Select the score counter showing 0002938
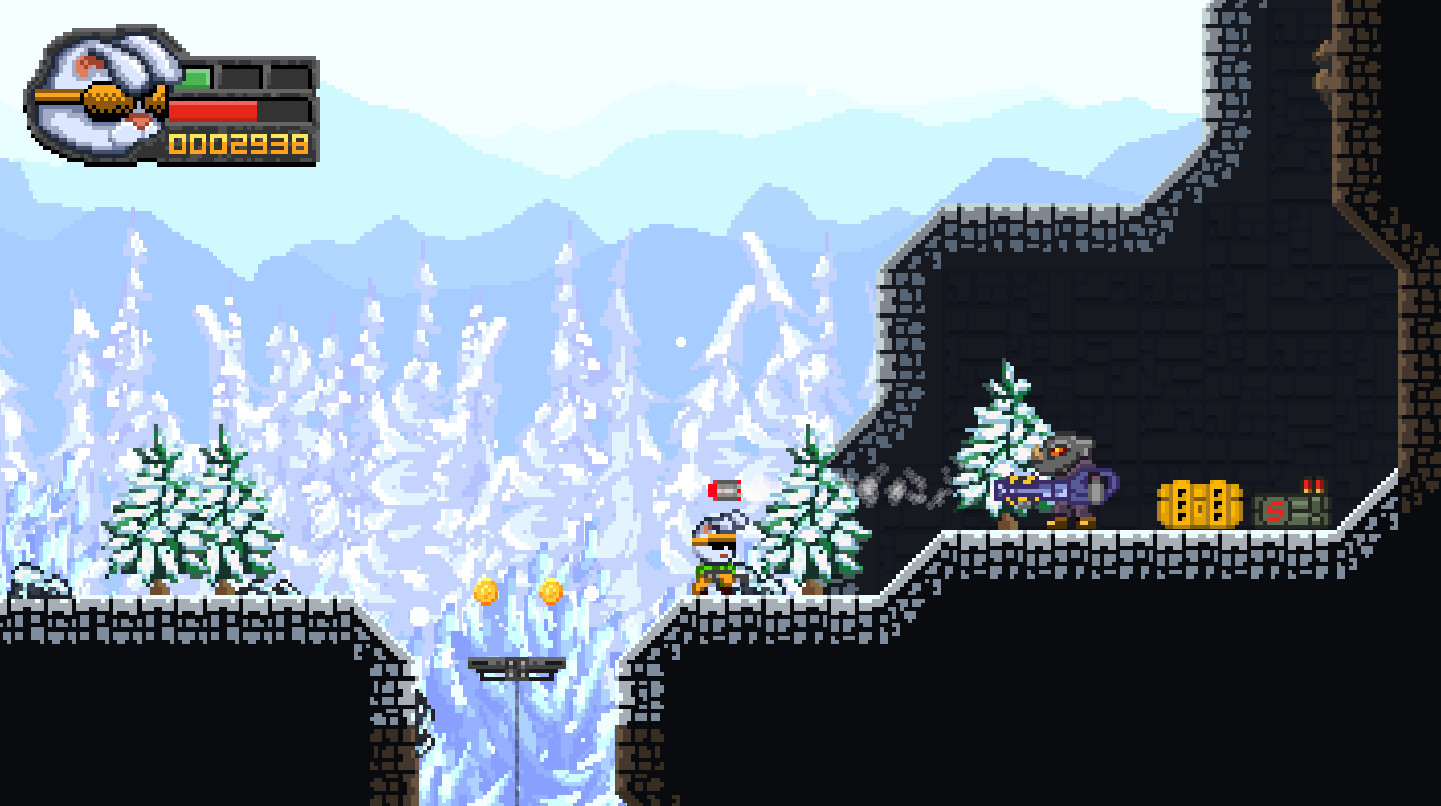 (x=235, y=143)
